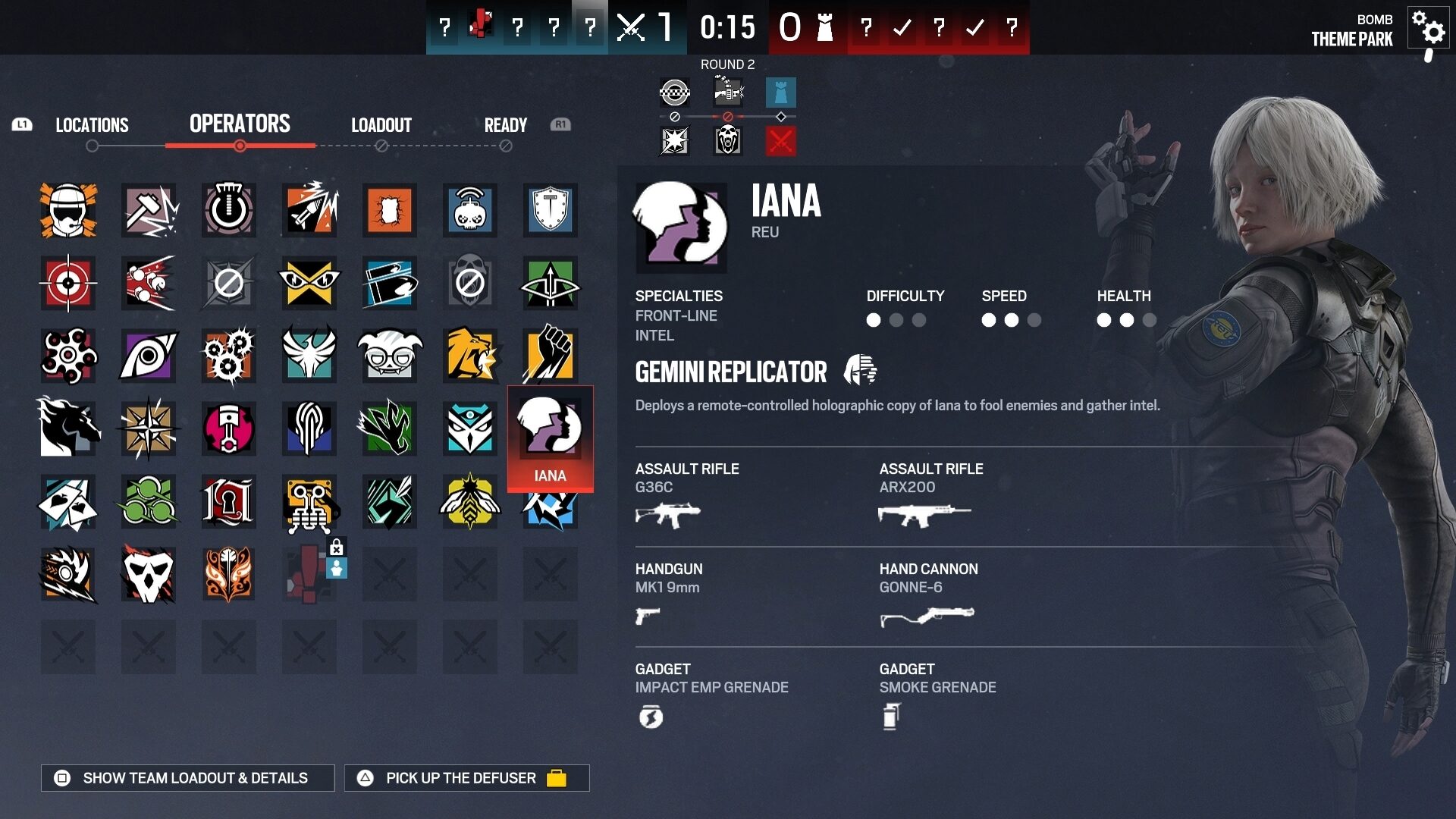Select Finka's raised fist icon
The height and width of the screenshot is (819, 1456).
coord(551,356)
